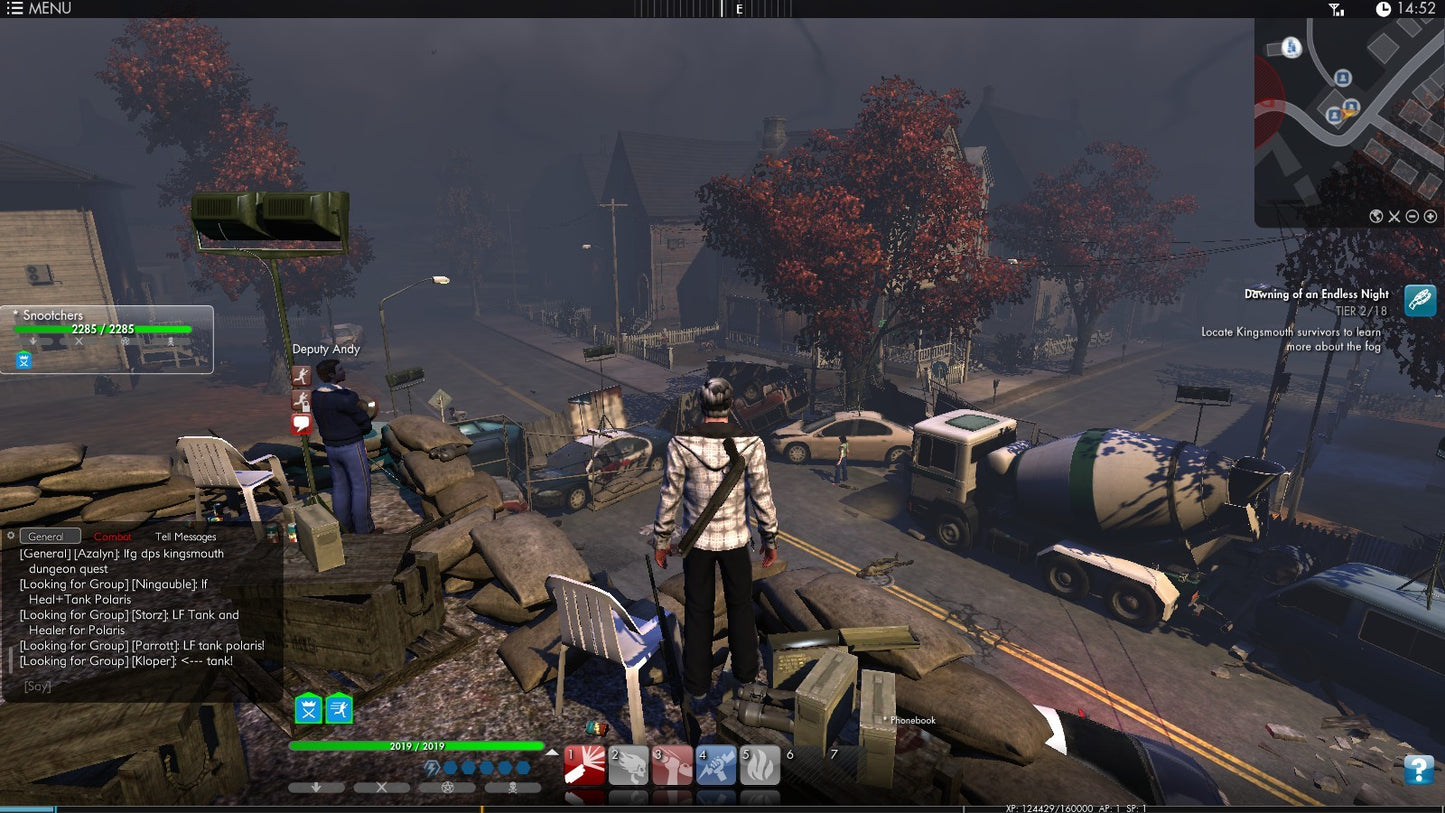1445x813 pixels.
Task: Zoom out the minimap with the minus control
Action: click(1411, 216)
